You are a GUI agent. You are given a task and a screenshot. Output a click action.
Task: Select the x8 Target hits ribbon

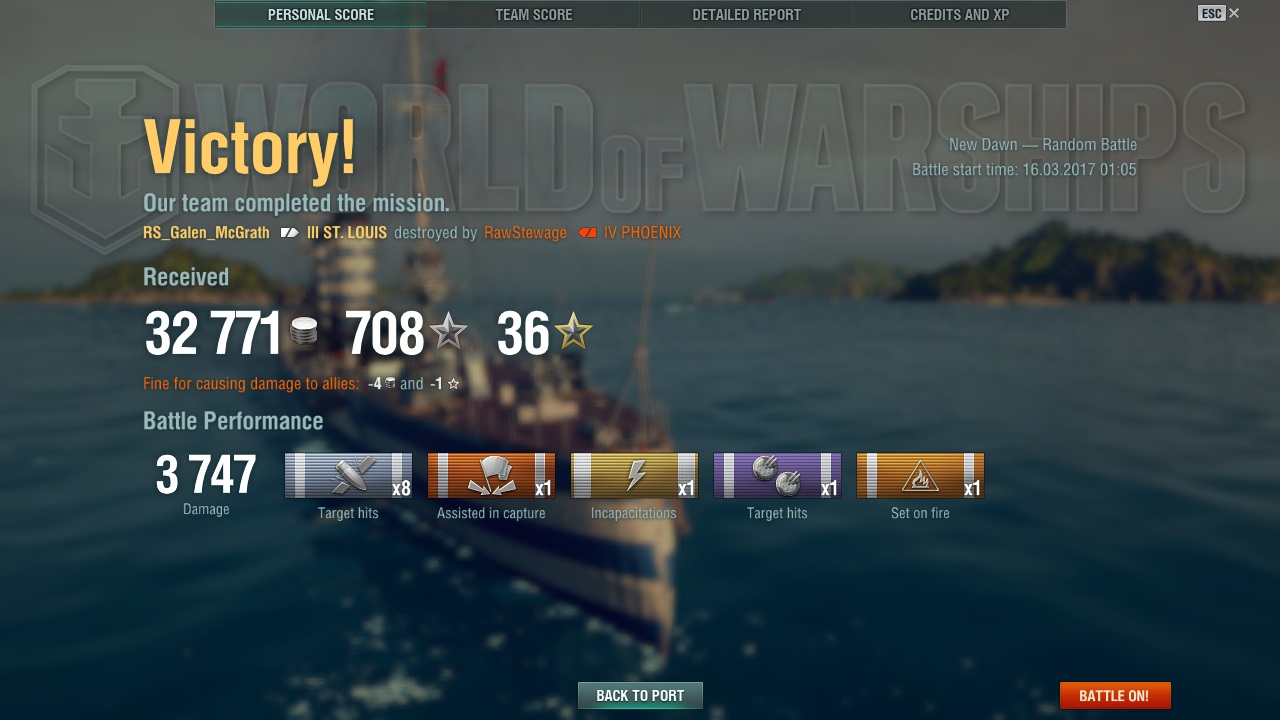[348, 476]
